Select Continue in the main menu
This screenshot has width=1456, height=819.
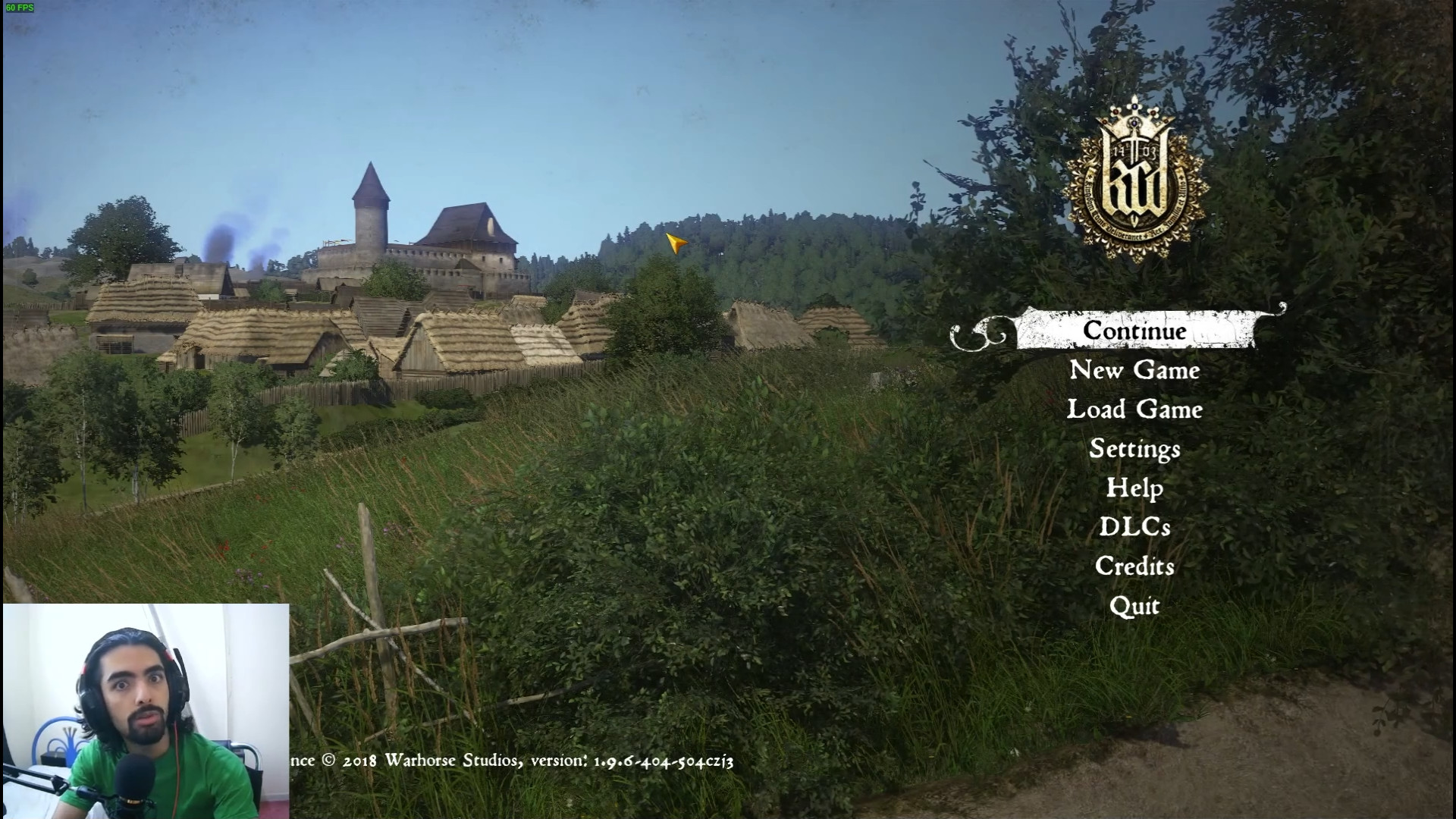[1134, 331]
